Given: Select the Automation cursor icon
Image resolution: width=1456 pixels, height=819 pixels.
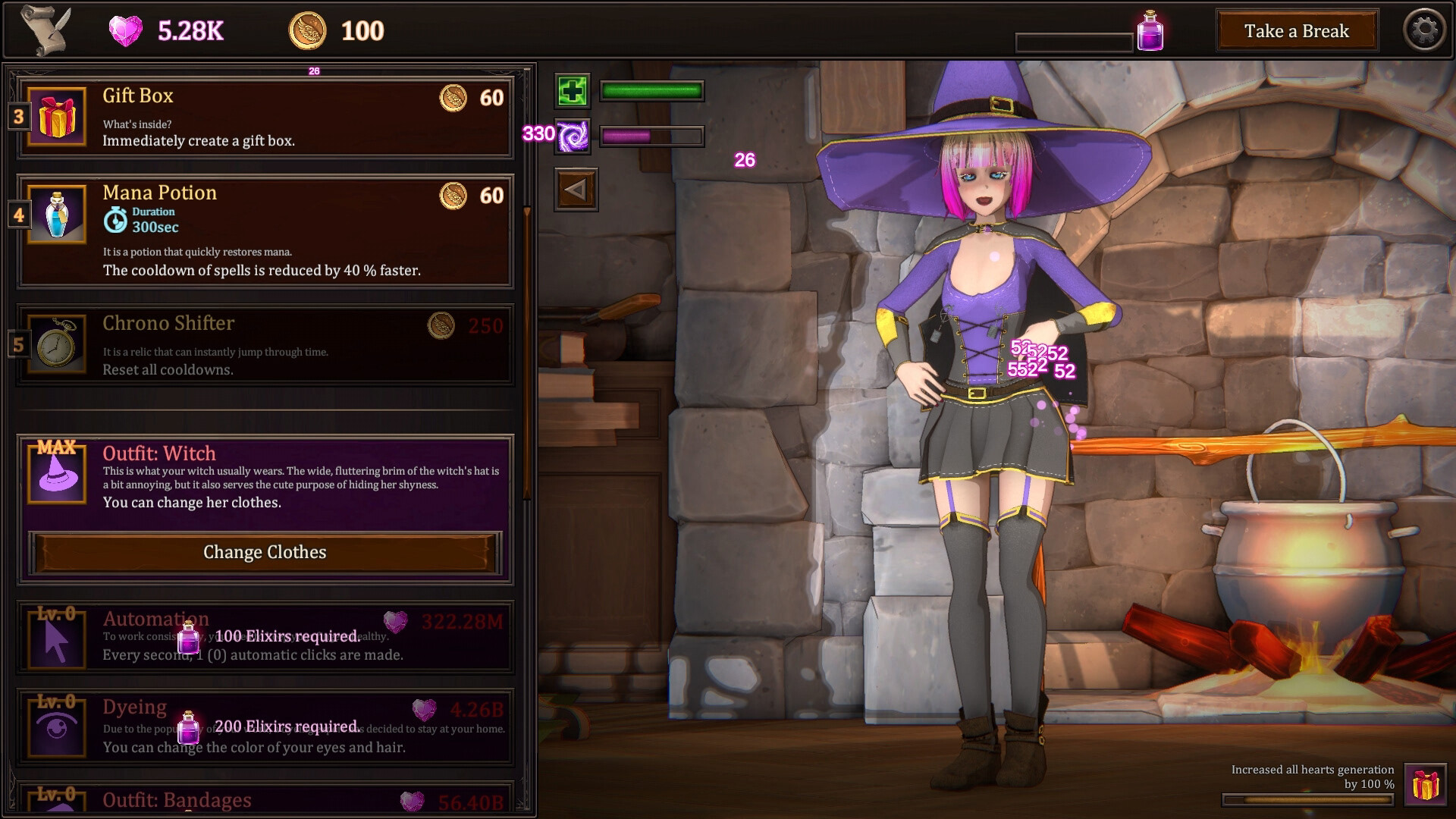Looking at the screenshot, I should (x=55, y=639).
